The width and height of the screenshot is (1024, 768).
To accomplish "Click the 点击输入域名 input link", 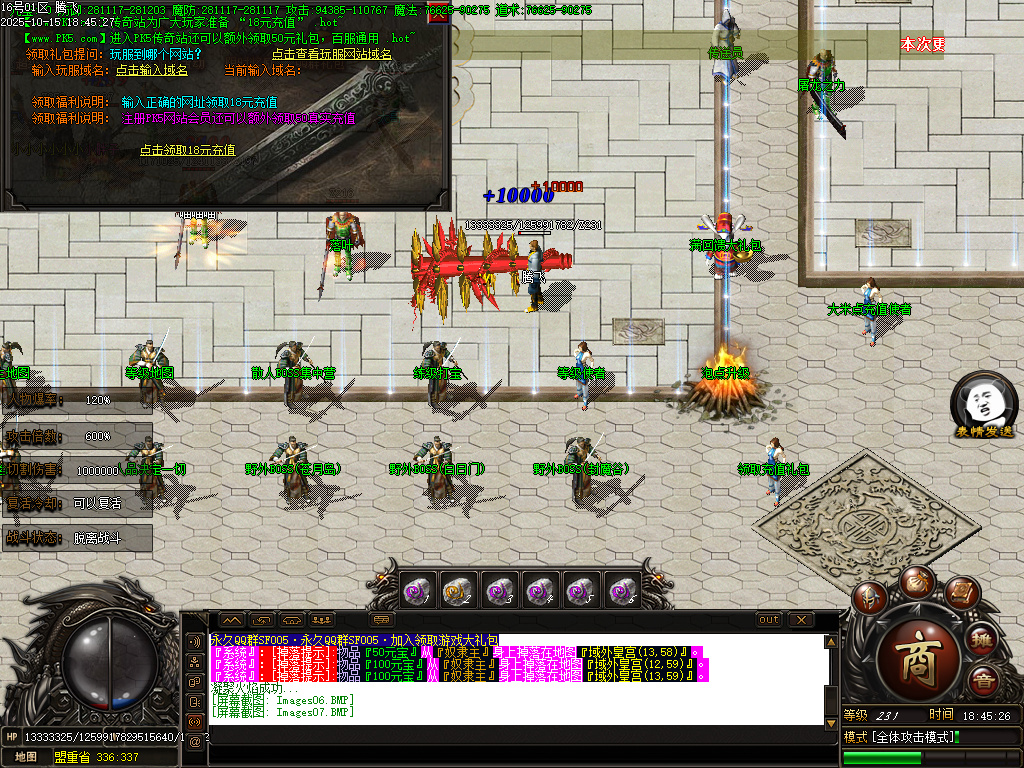I will click(x=151, y=70).
